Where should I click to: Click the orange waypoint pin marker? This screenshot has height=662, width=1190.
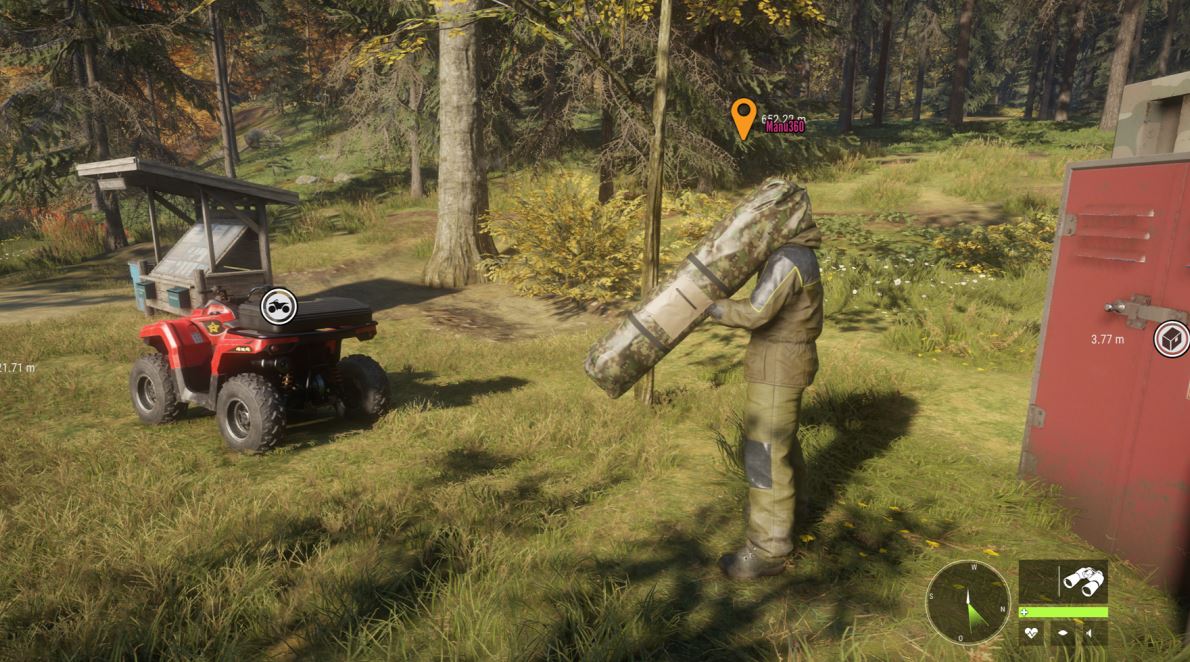(742, 118)
